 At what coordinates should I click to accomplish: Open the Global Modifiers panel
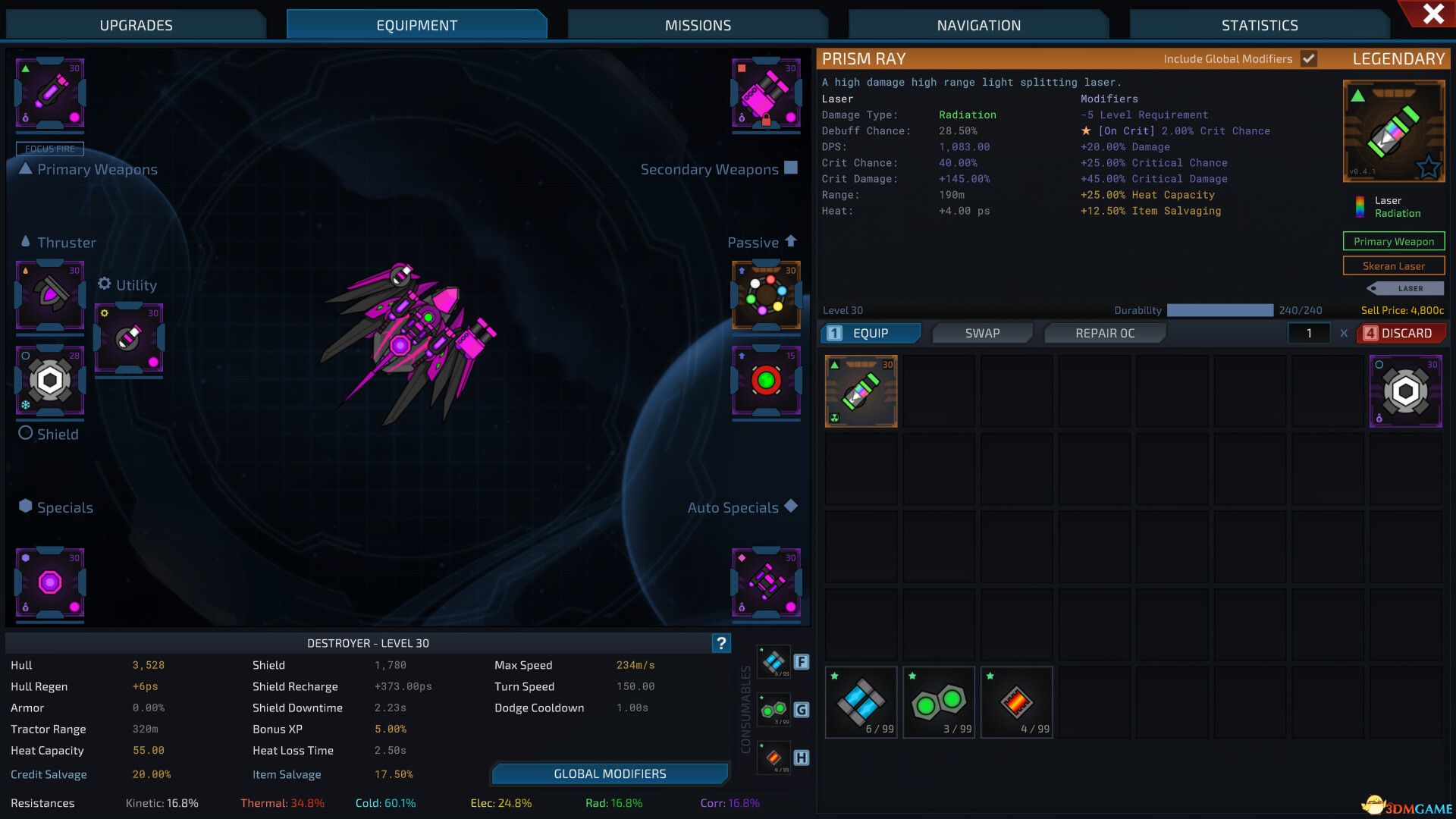click(610, 773)
